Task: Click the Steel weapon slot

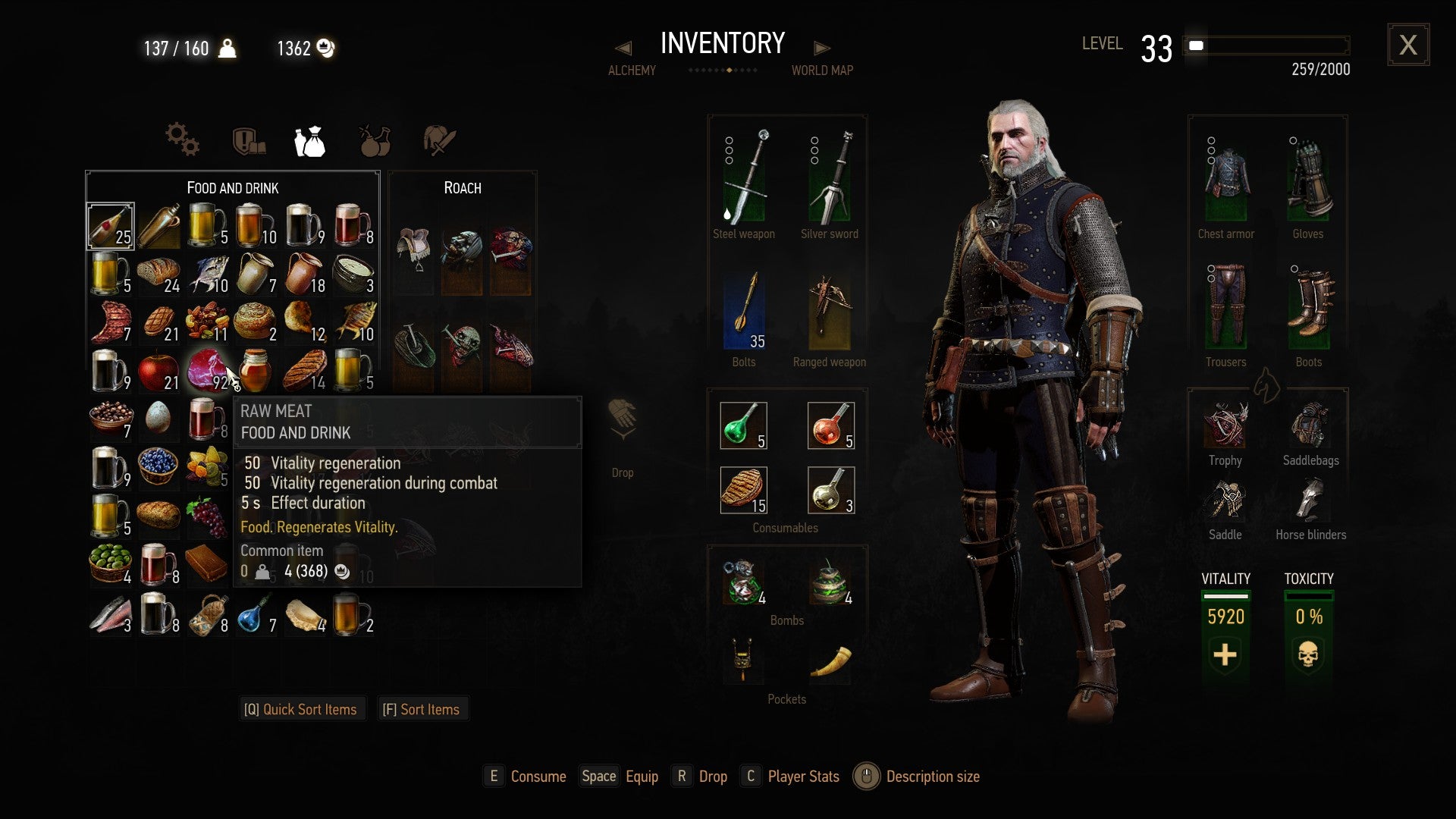Action: (744, 174)
